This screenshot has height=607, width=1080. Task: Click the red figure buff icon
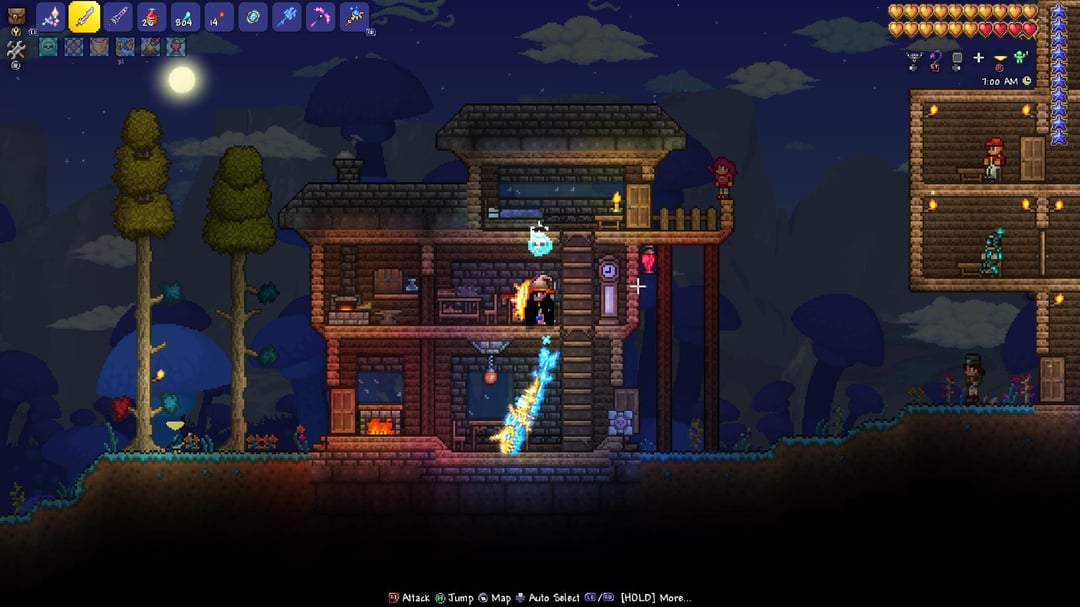click(176, 46)
